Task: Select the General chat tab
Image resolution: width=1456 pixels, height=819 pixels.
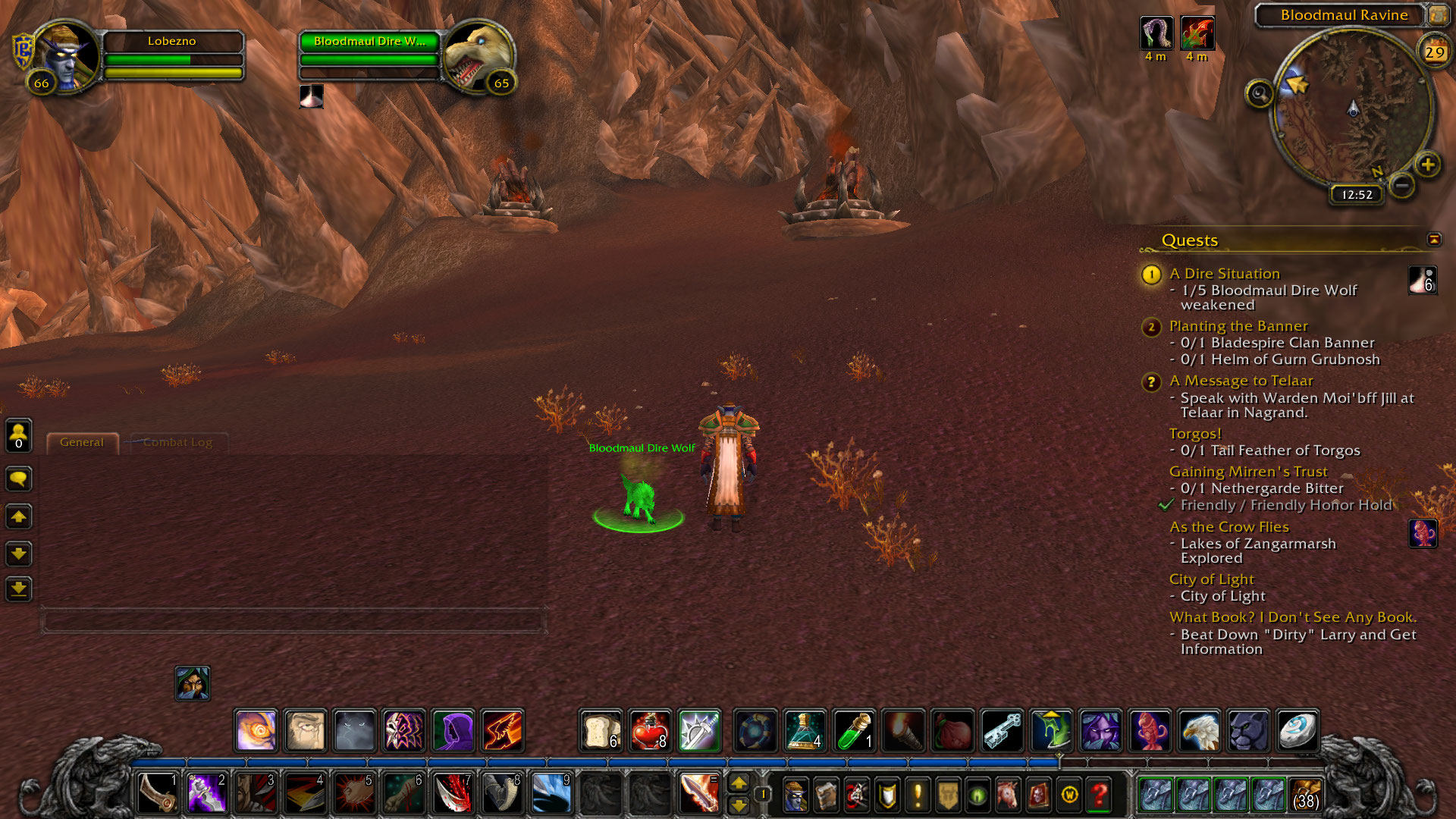Action: tap(82, 442)
